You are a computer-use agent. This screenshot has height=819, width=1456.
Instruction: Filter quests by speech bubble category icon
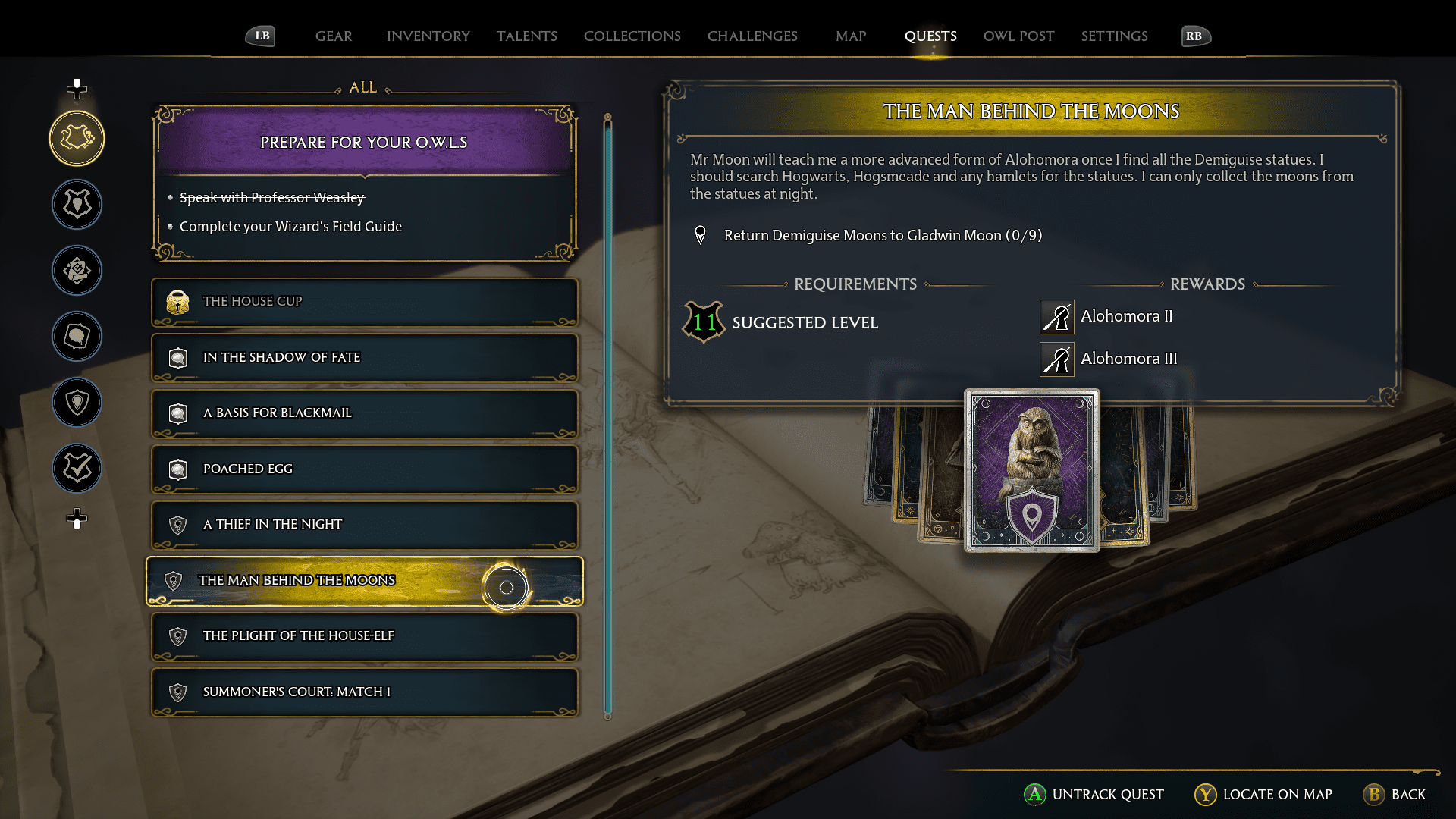tap(77, 336)
